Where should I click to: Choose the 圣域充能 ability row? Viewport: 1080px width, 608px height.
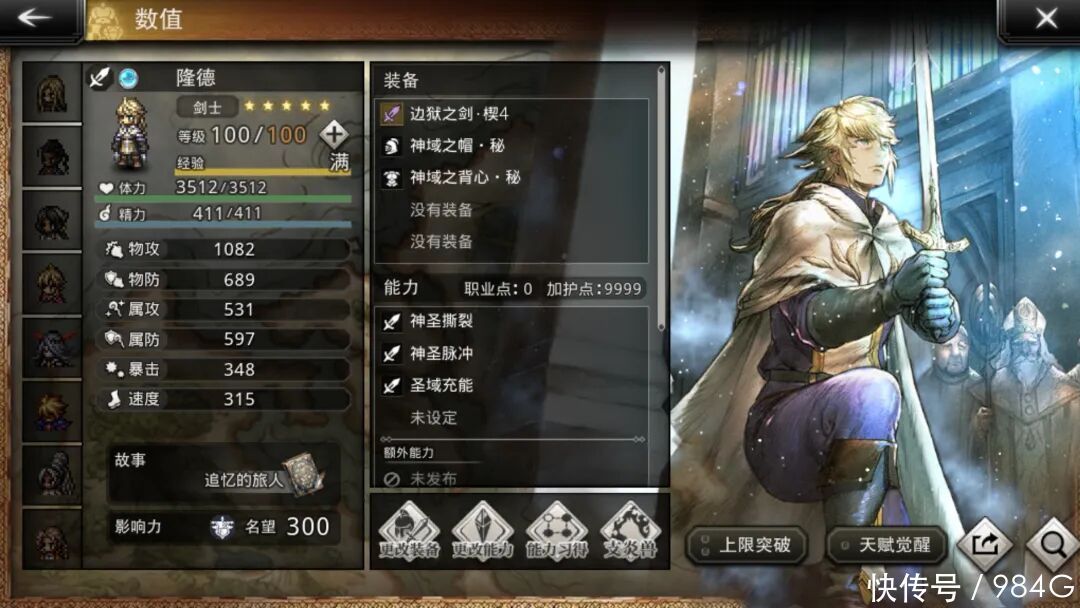(x=512, y=385)
